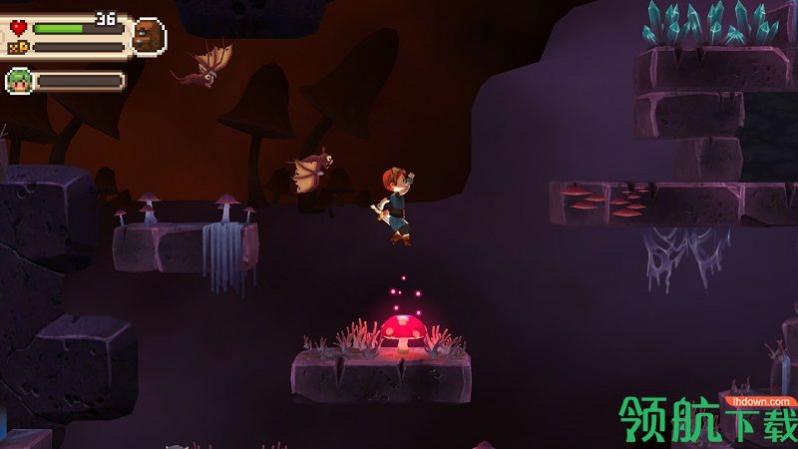Click the brown boss head icon
Image resolution: width=798 pixels, height=449 pixels.
pyautogui.click(x=148, y=37)
